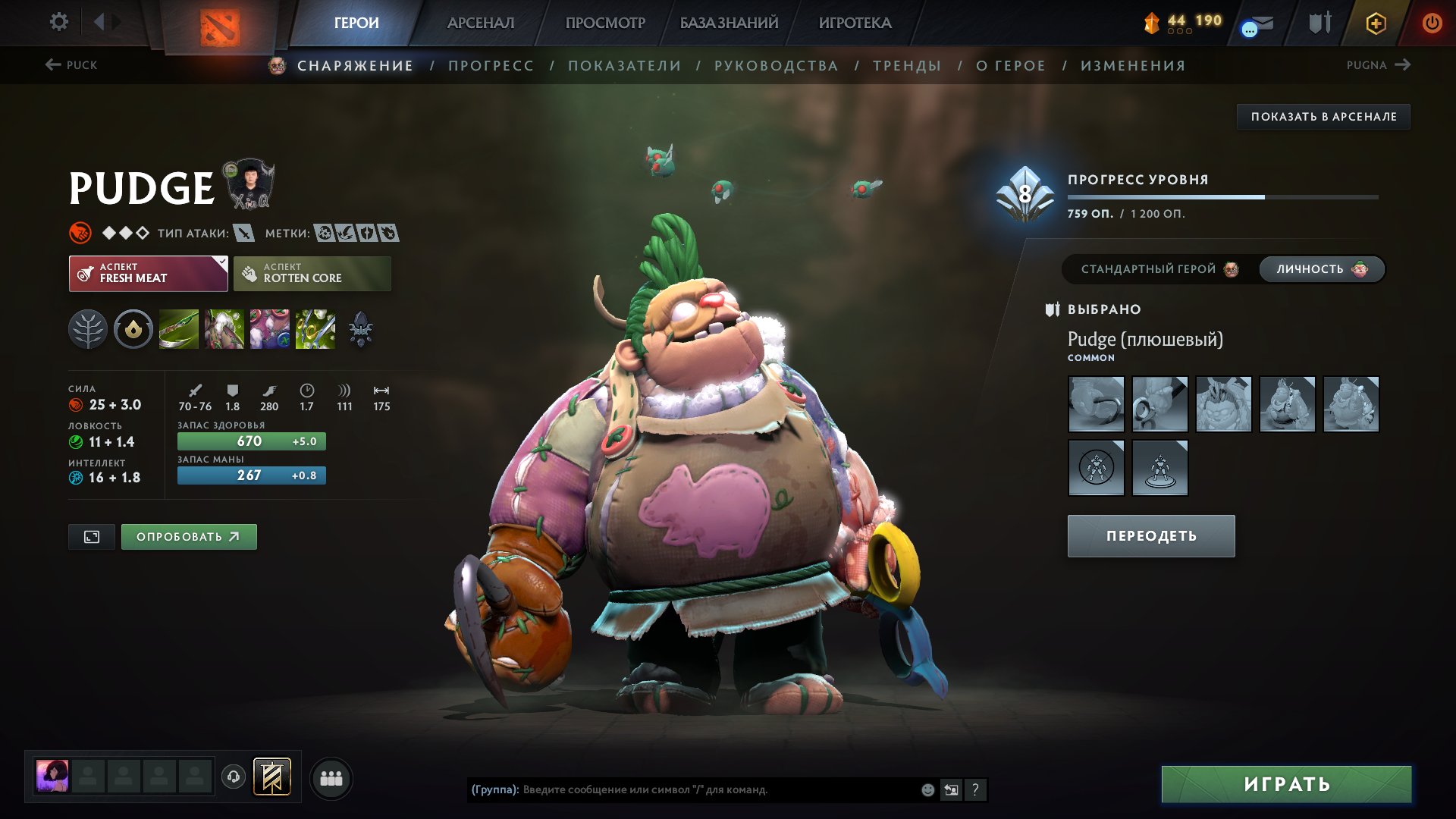Quit the game with power button
The width and height of the screenshot is (1456, 819).
coord(1431,23)
